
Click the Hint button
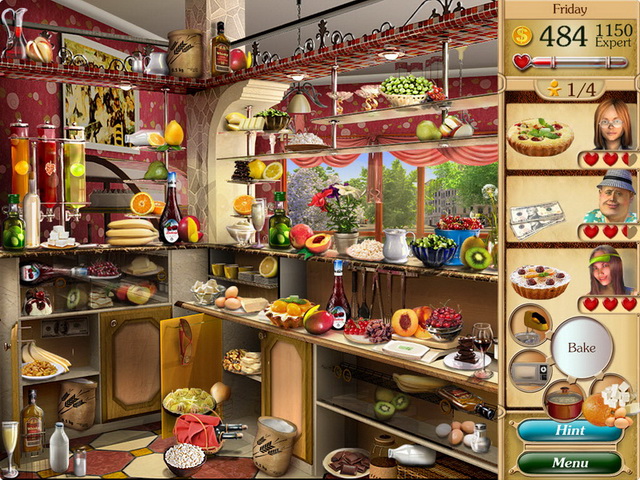pyautogui.click(x=569, y=431)
